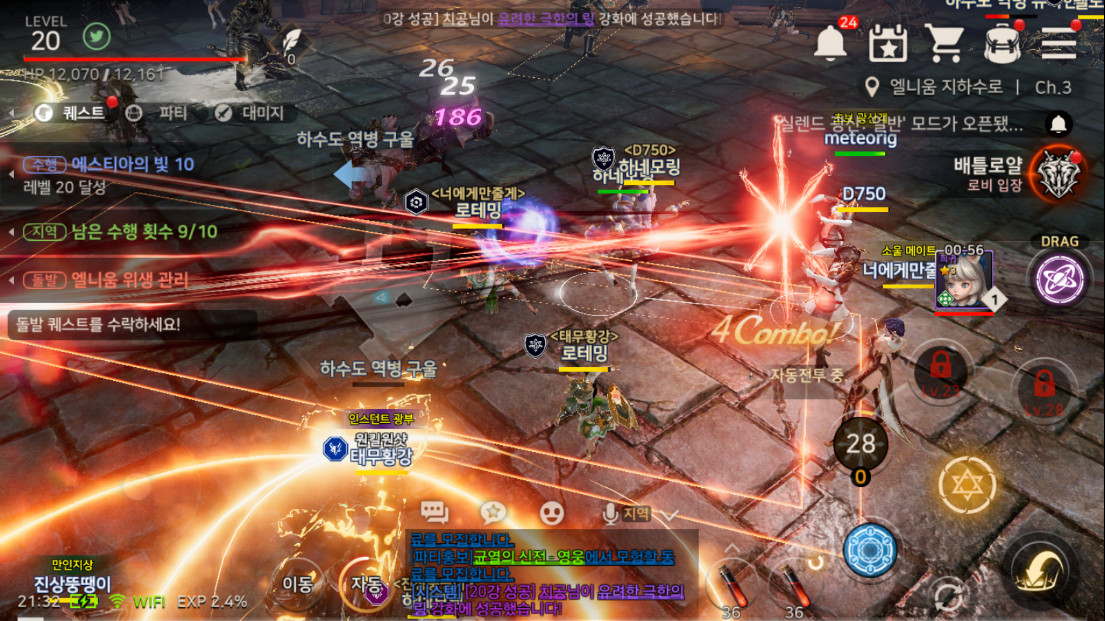Open the shopping cart store
This screenshot has height=621, width=1105.
943,43
